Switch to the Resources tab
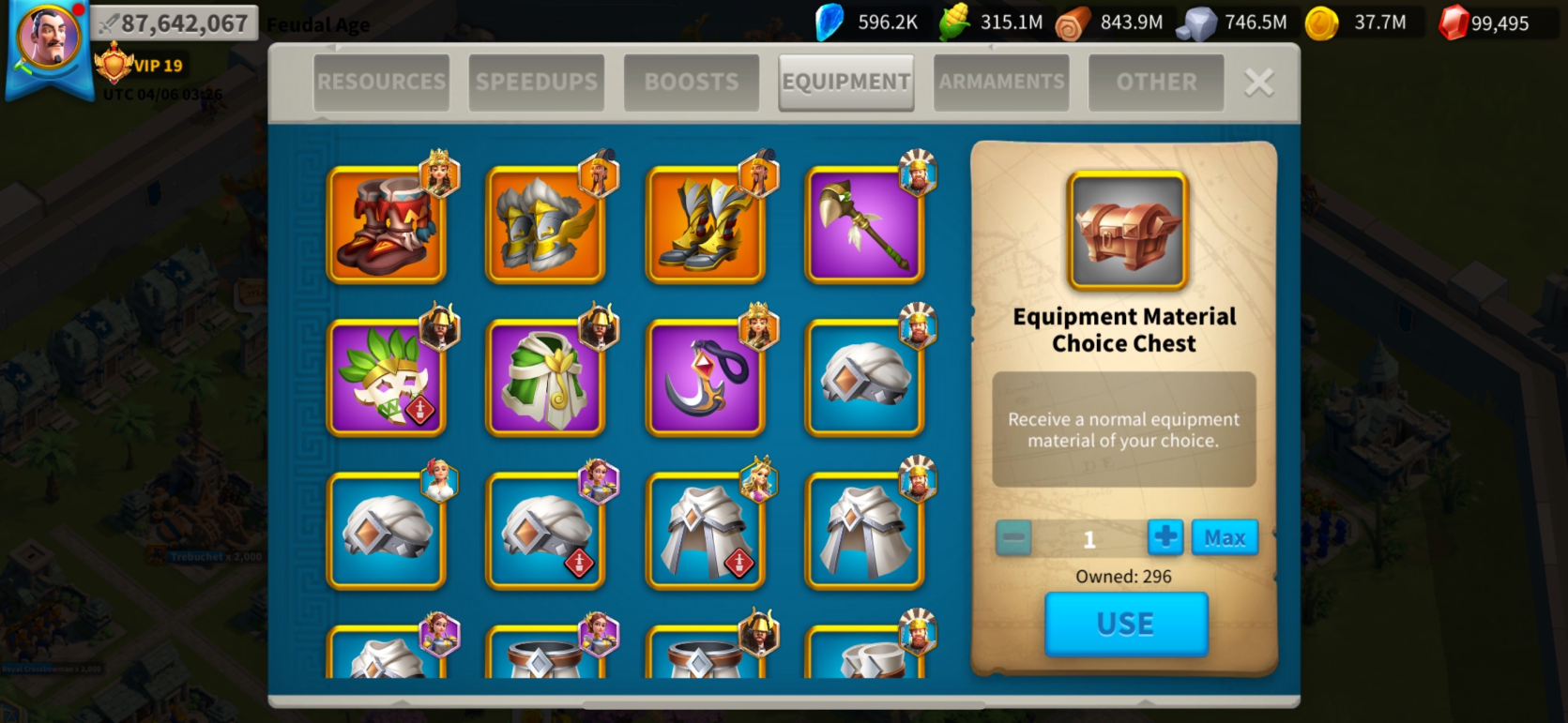The image size is (1568, 723). 381,83
